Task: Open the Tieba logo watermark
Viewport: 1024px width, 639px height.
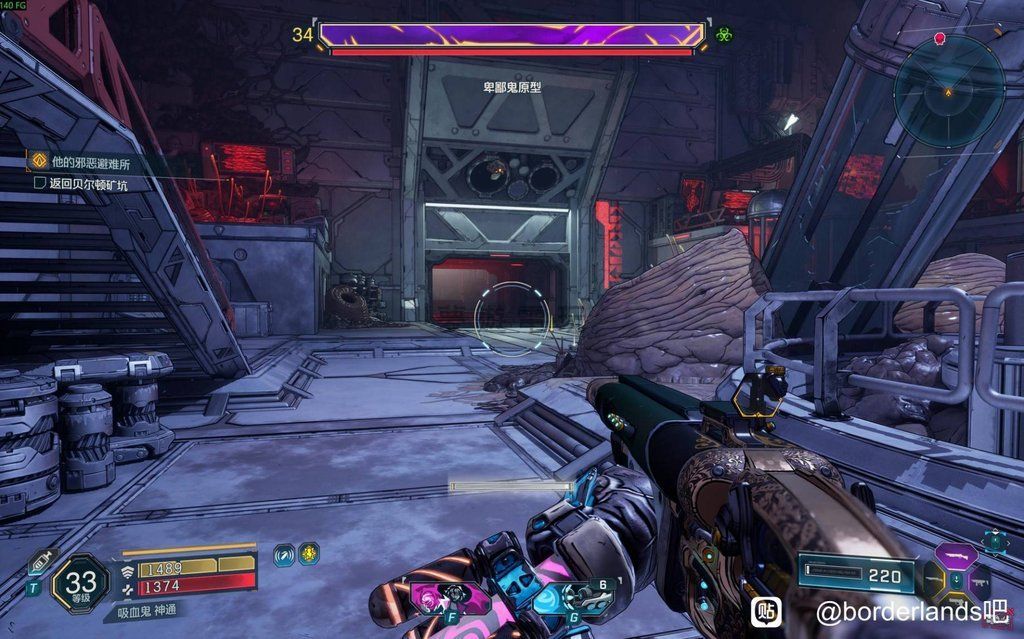Action: tap(768, 609)
